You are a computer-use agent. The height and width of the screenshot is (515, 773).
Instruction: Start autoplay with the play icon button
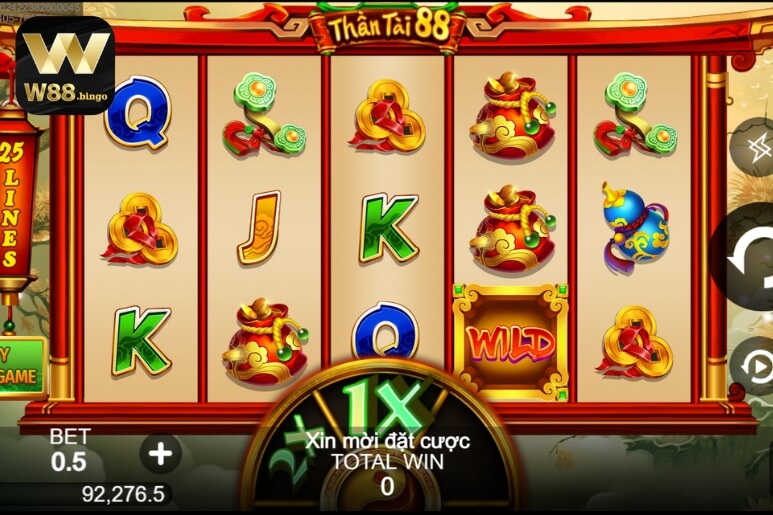coord(756,366)
